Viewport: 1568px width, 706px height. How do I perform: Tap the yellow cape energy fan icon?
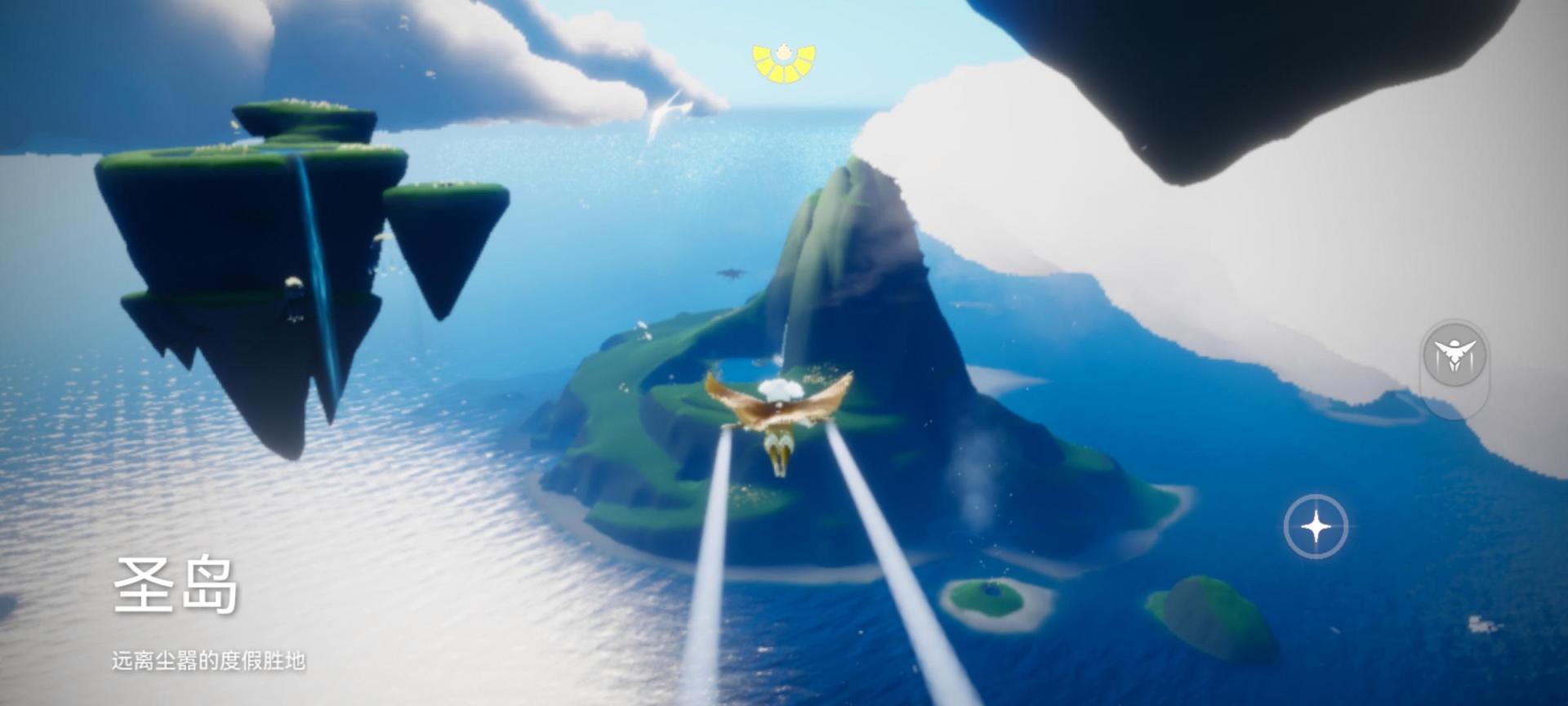point(784,63)
